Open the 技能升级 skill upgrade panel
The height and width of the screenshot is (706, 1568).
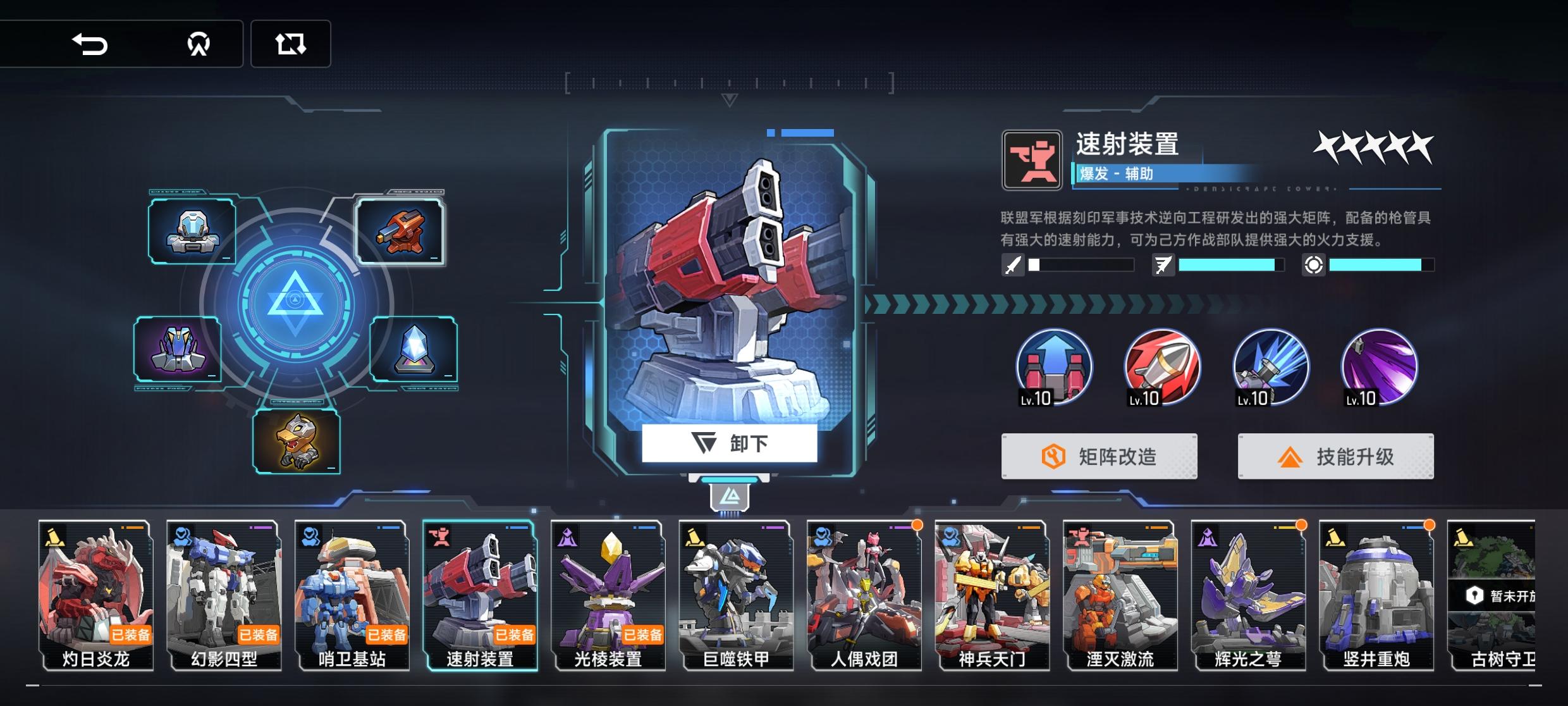[1336, 456]
